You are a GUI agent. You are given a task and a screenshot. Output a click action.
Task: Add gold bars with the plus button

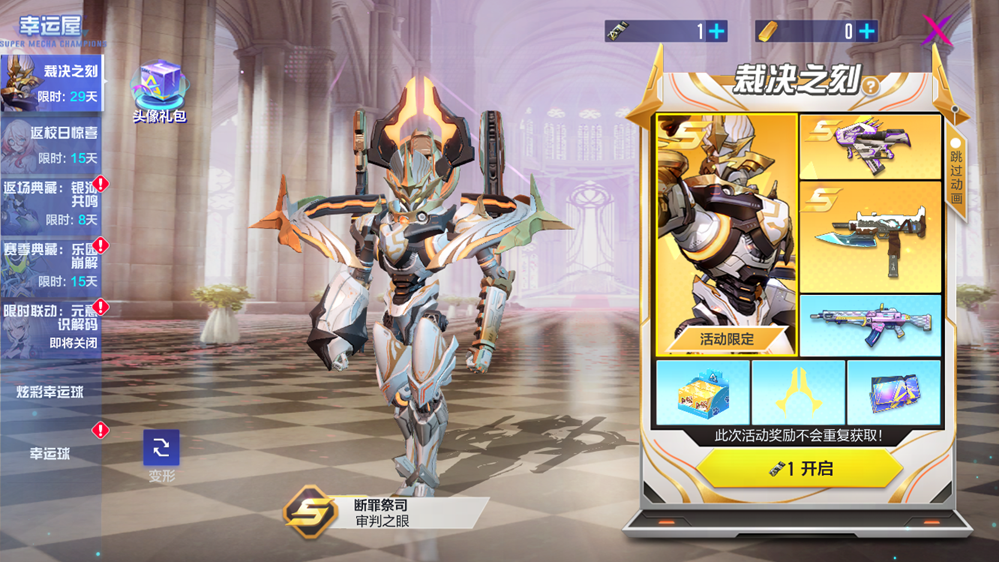[866, 32]
